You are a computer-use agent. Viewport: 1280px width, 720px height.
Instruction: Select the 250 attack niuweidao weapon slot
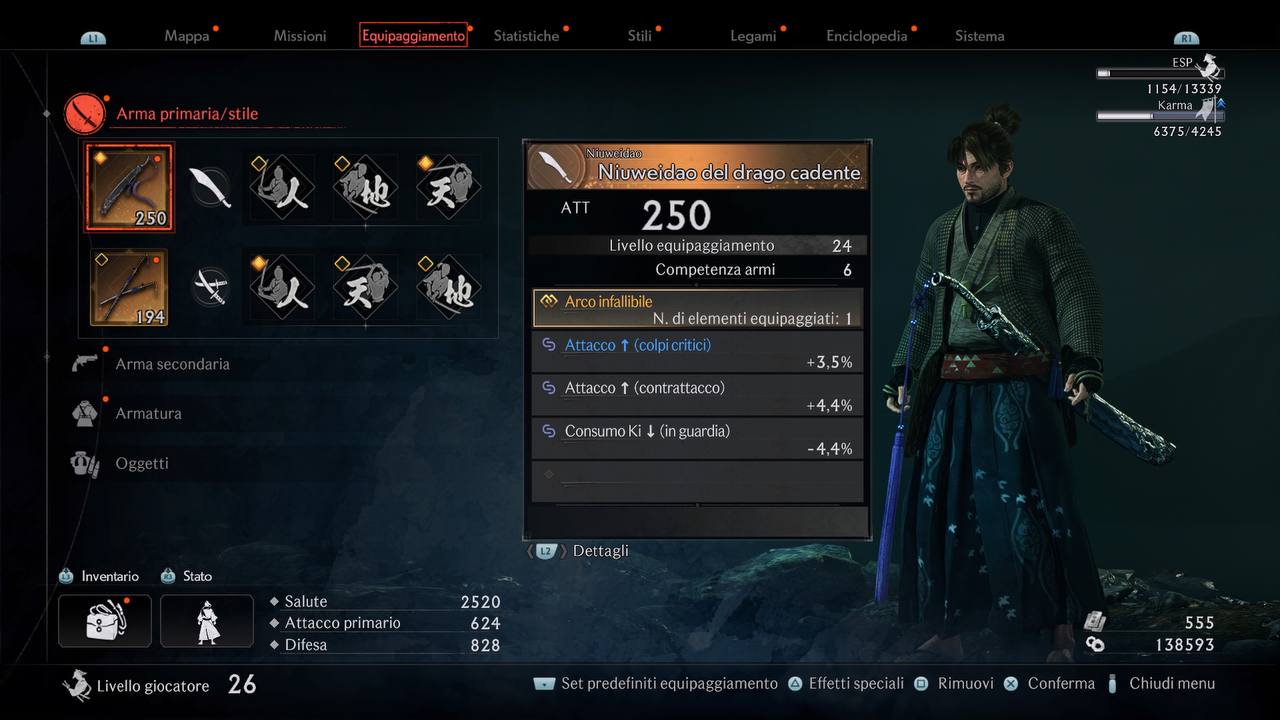[129, 188]
